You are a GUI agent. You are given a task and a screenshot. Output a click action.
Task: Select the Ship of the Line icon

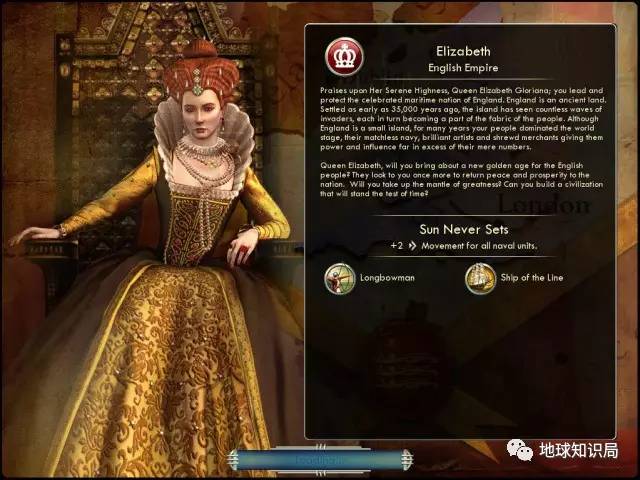click(x=480, y=278)
